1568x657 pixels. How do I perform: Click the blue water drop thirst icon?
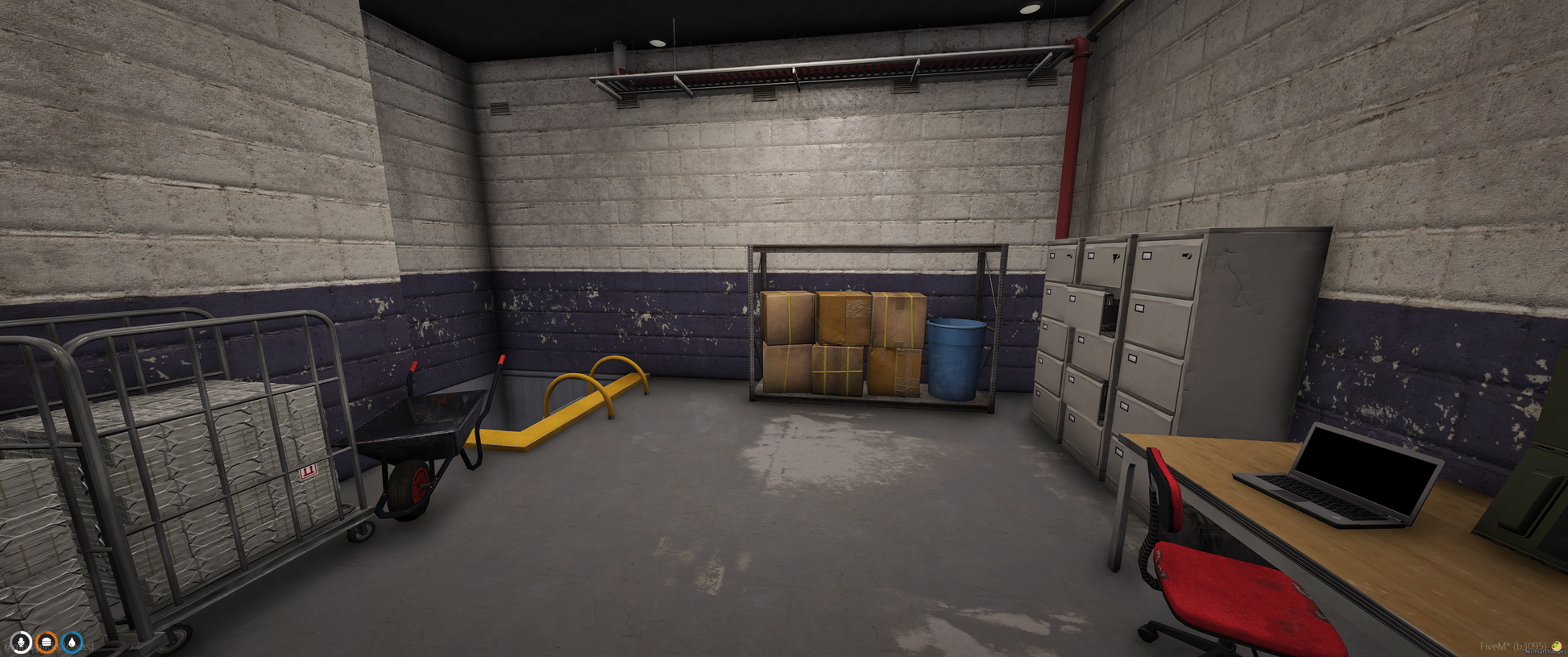coord(72,642)
